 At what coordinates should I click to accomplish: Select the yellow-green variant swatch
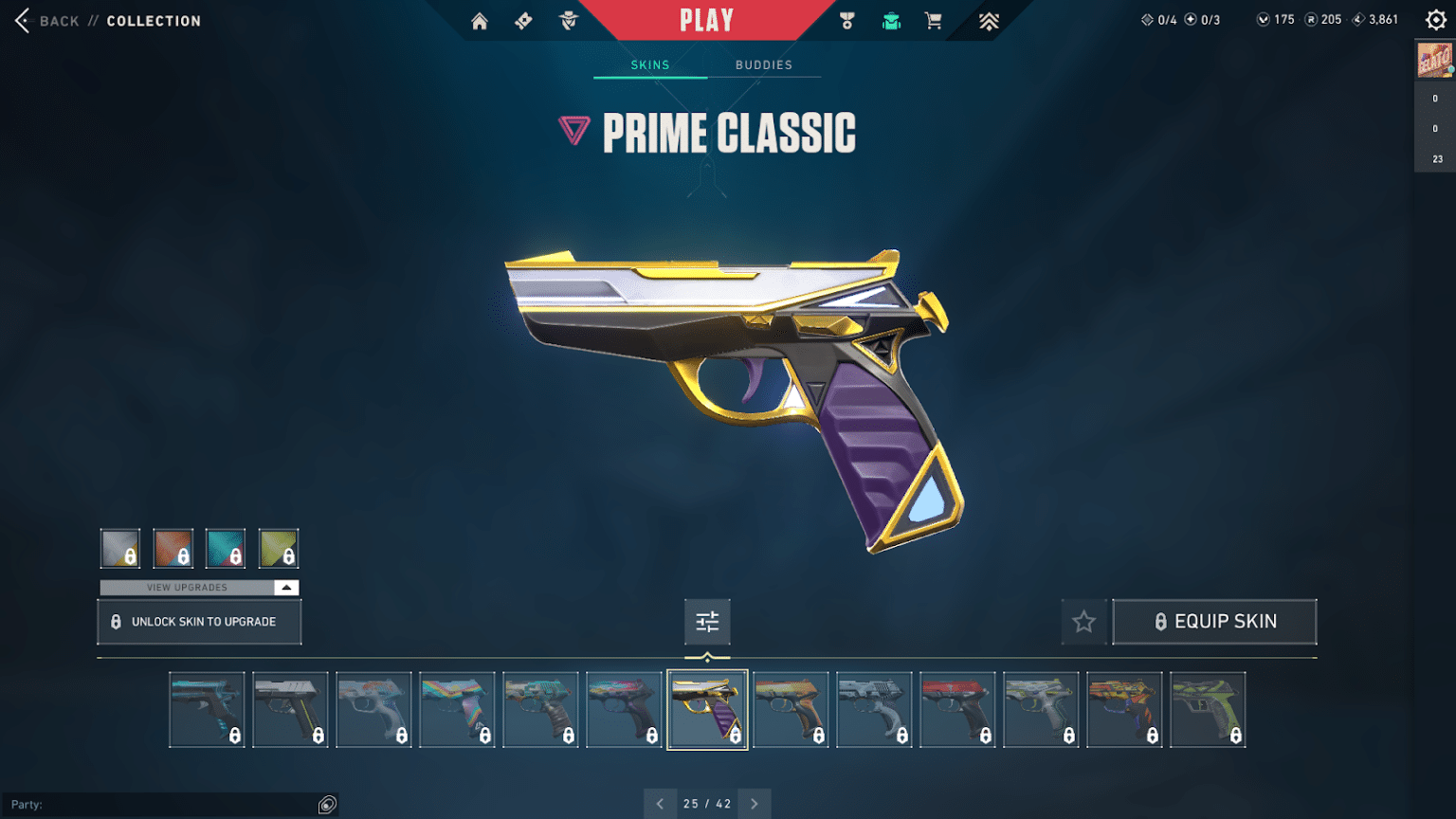279,548
